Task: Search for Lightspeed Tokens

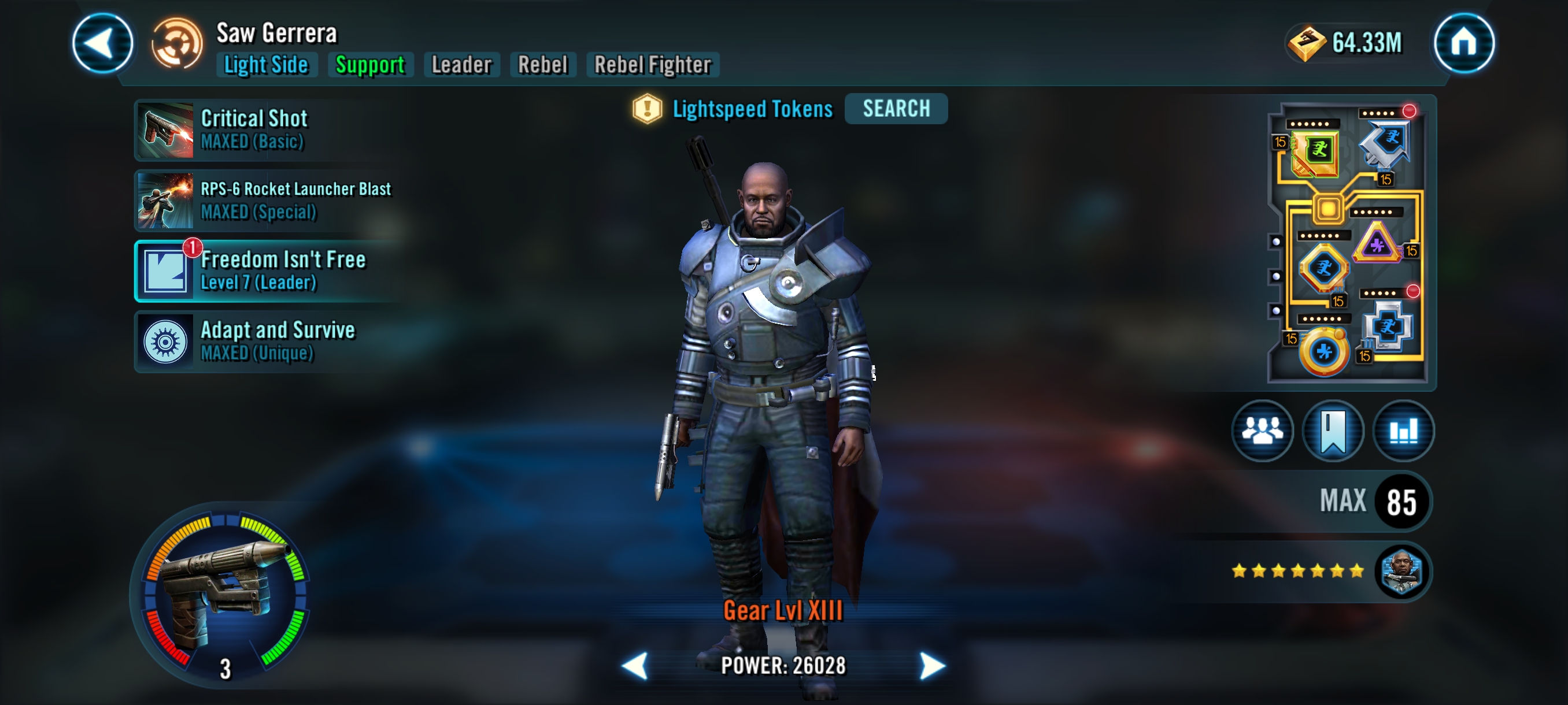Action: pyautogui.click(x=896, y=109)
